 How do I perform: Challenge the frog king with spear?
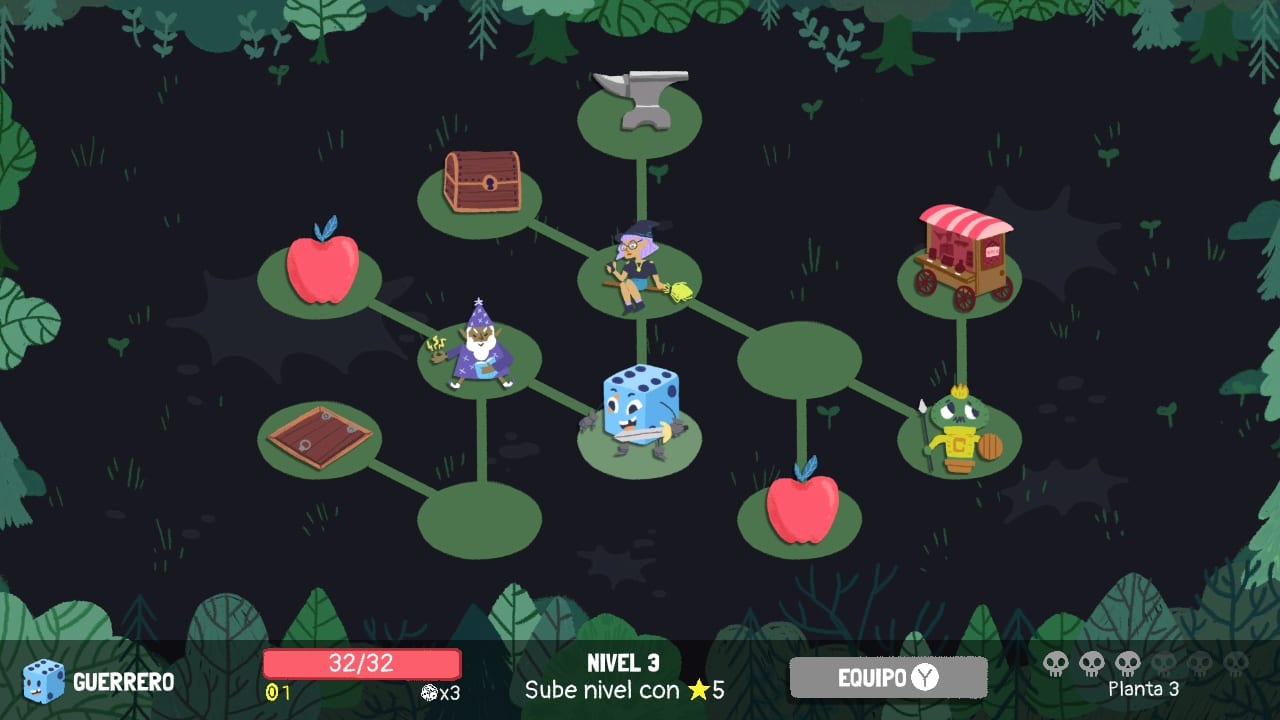coord(960,430)
